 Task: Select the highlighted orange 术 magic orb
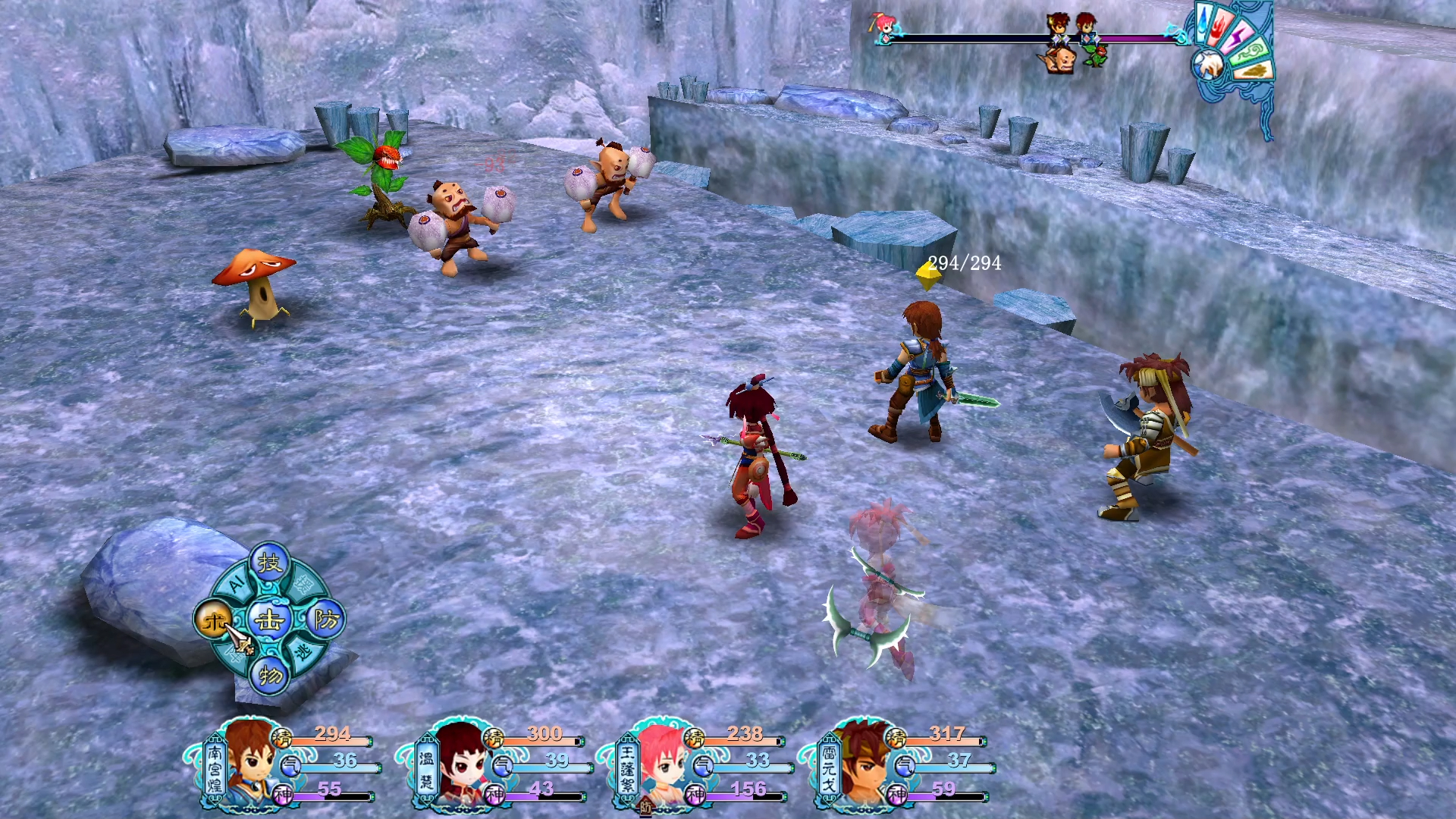pos(214,621)
